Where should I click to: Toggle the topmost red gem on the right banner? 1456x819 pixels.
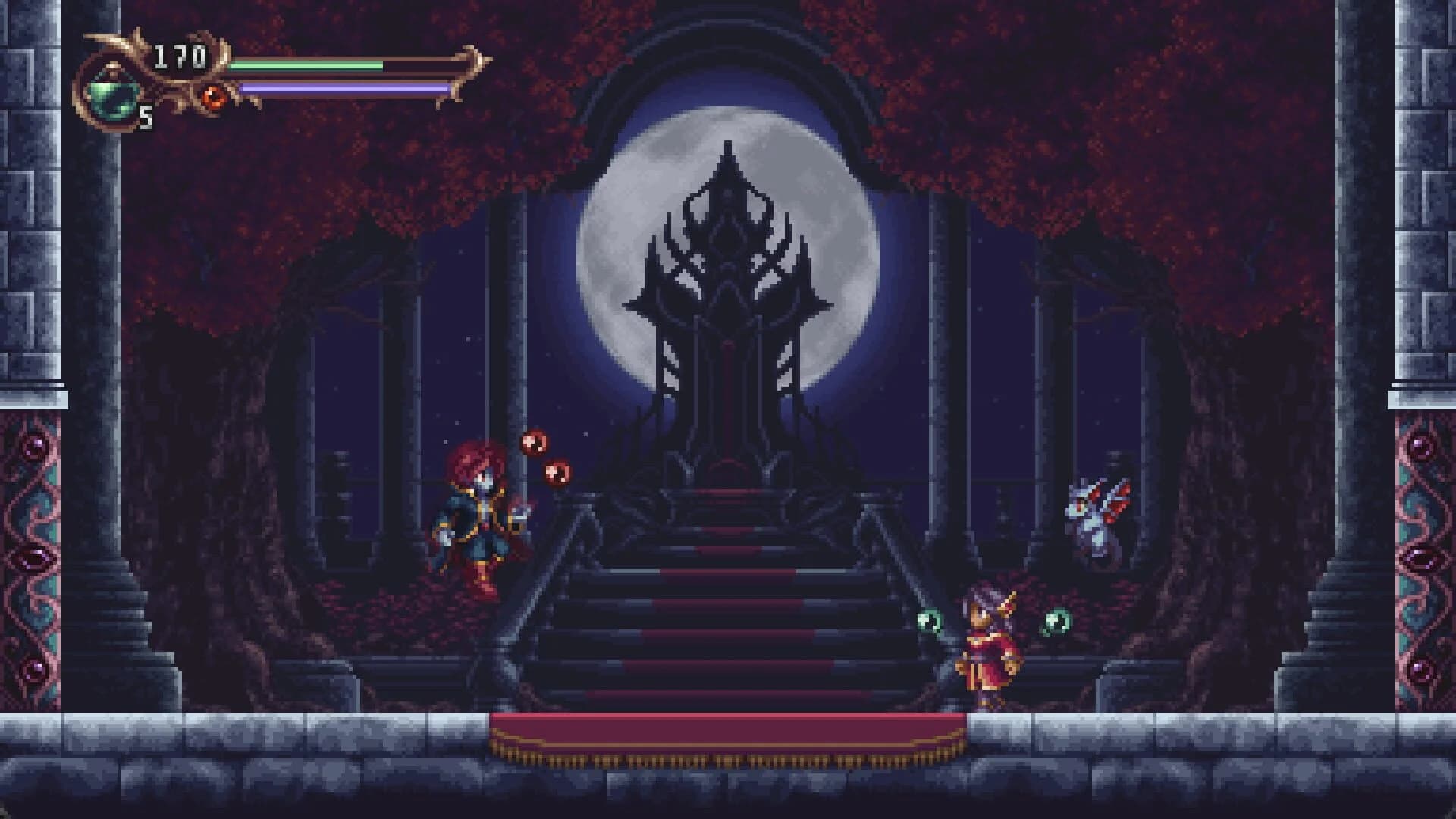coord(1420,447)
